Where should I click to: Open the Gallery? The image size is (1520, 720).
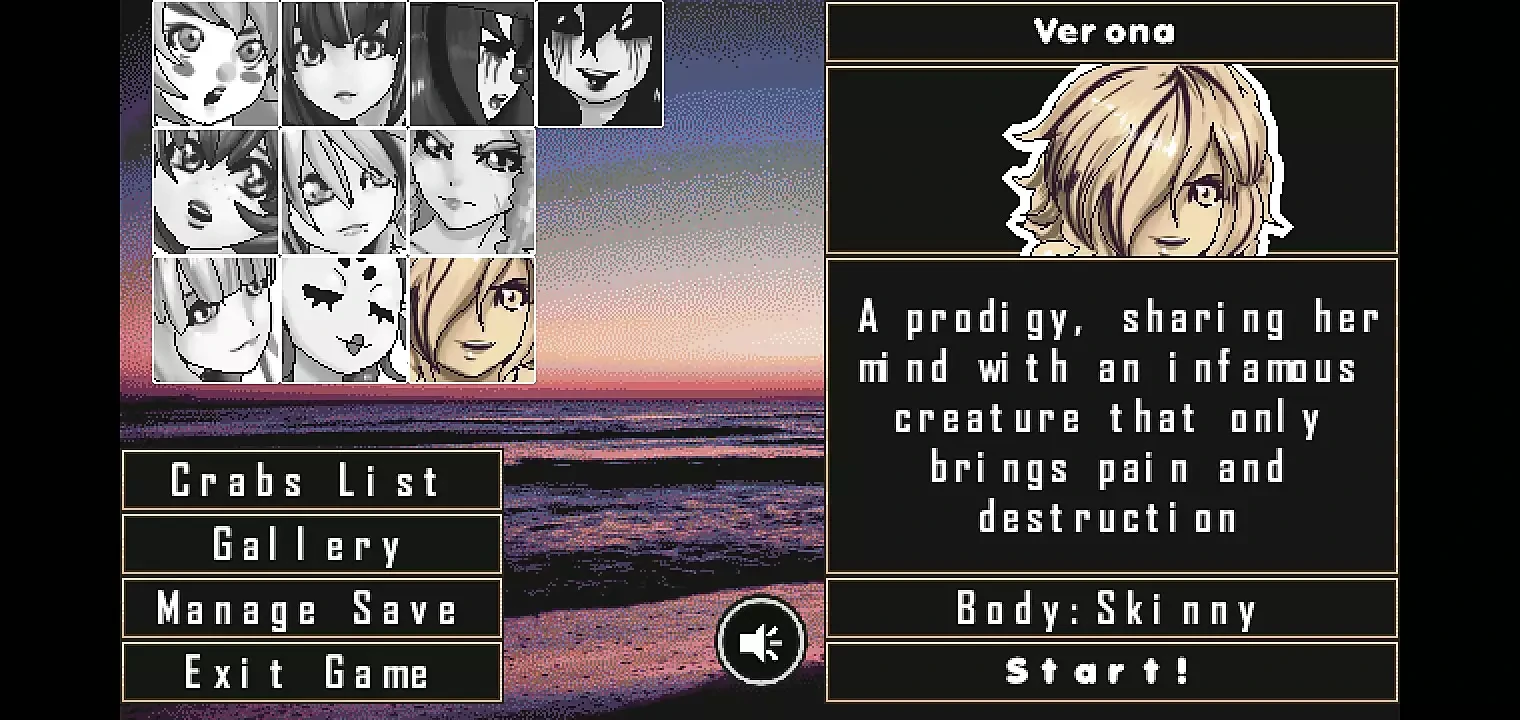click(310, 545)
